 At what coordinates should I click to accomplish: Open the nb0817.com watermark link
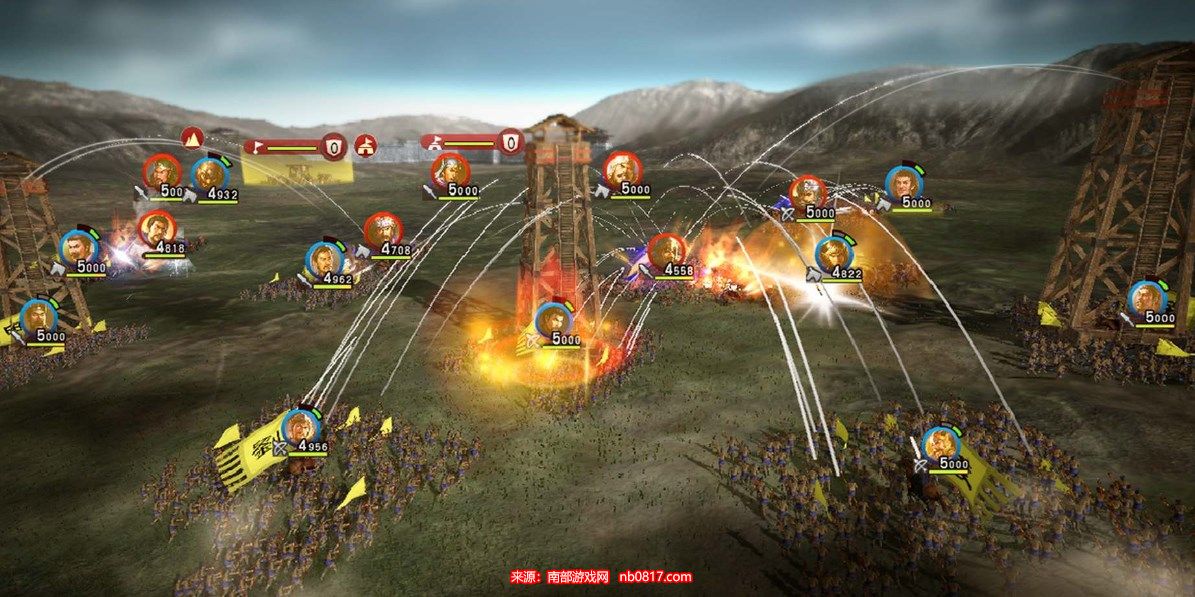click(x=655, y=577)
